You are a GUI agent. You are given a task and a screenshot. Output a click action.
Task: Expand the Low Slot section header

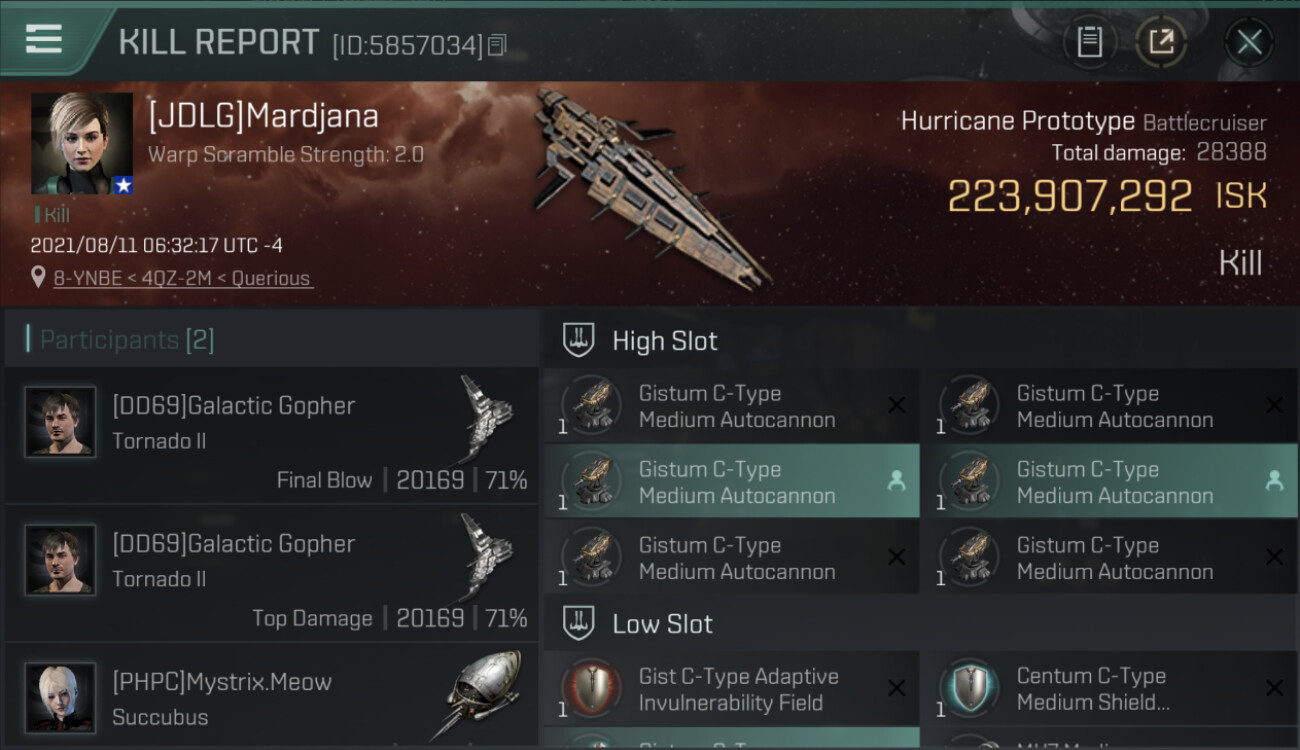tap(662, 624)
